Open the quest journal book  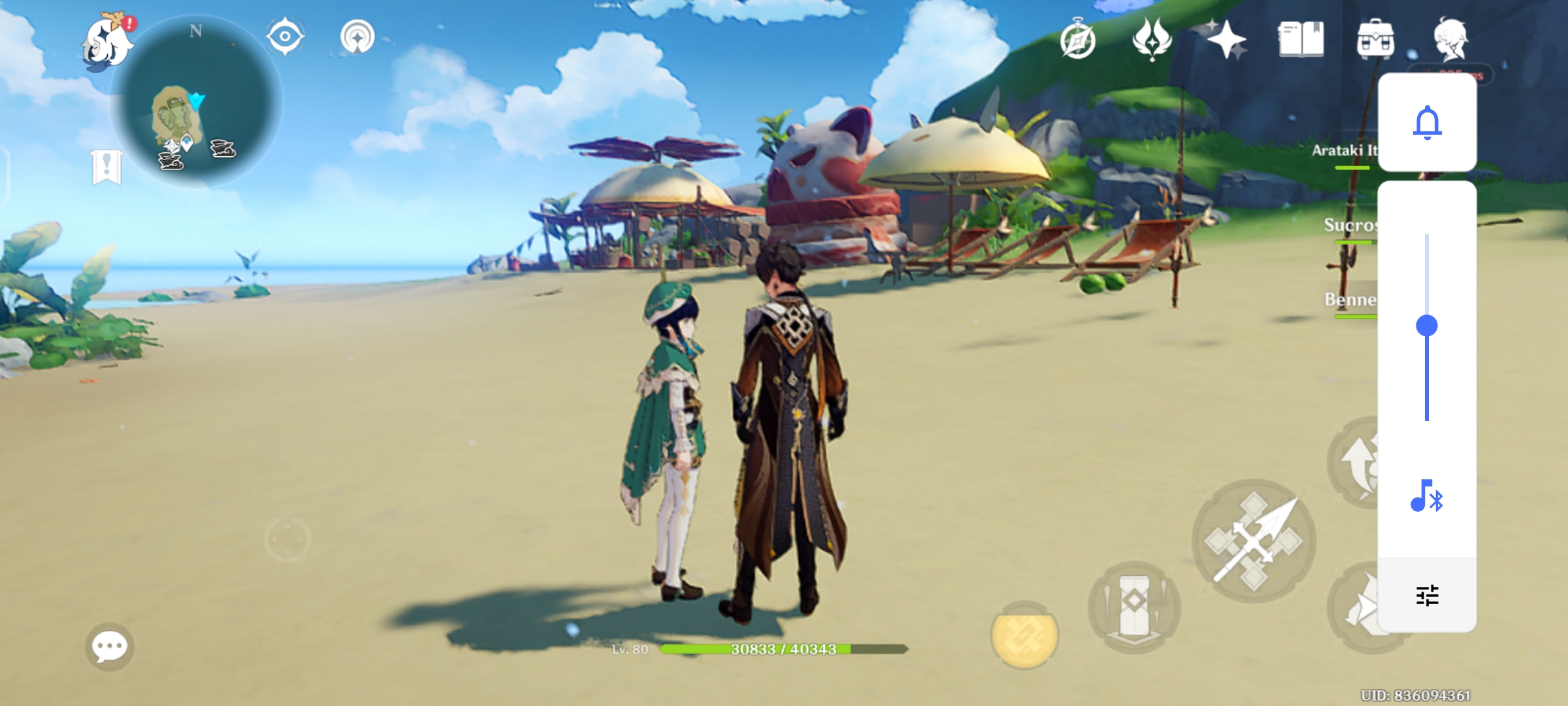[1303, 39]
